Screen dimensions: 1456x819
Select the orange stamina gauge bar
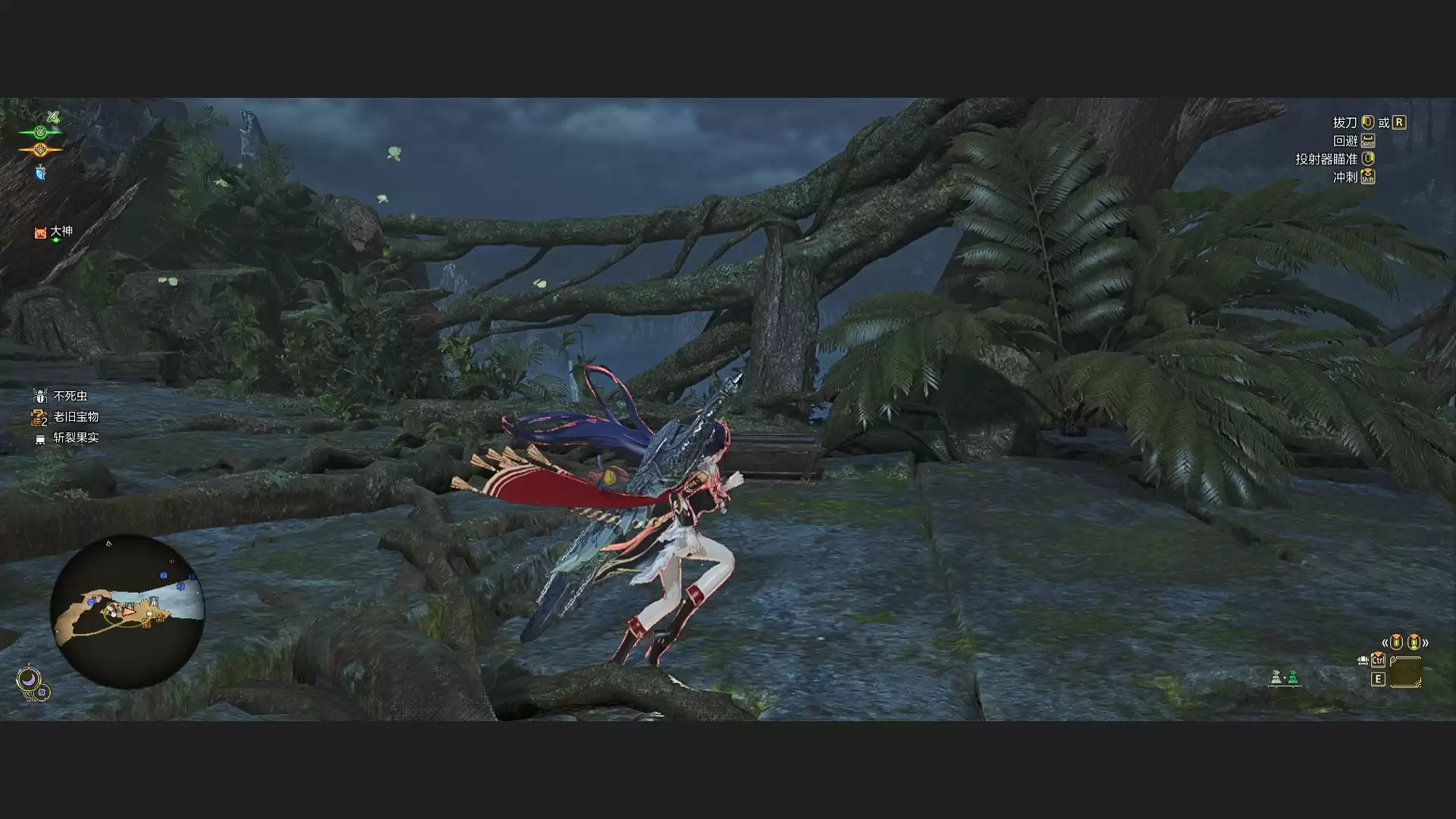(x=40, y=149)
